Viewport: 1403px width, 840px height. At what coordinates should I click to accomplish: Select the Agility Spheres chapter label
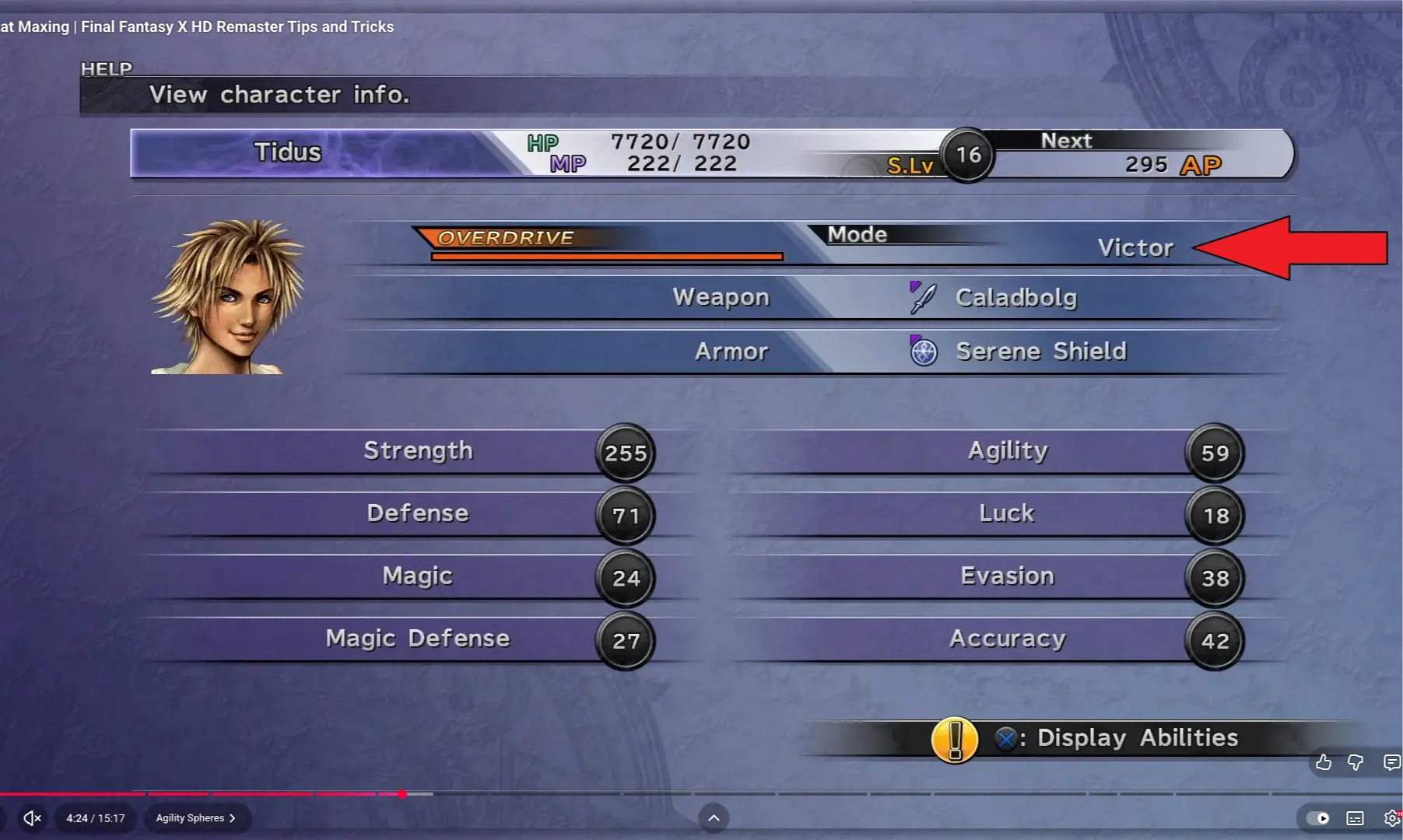click(x=191, y=817)
